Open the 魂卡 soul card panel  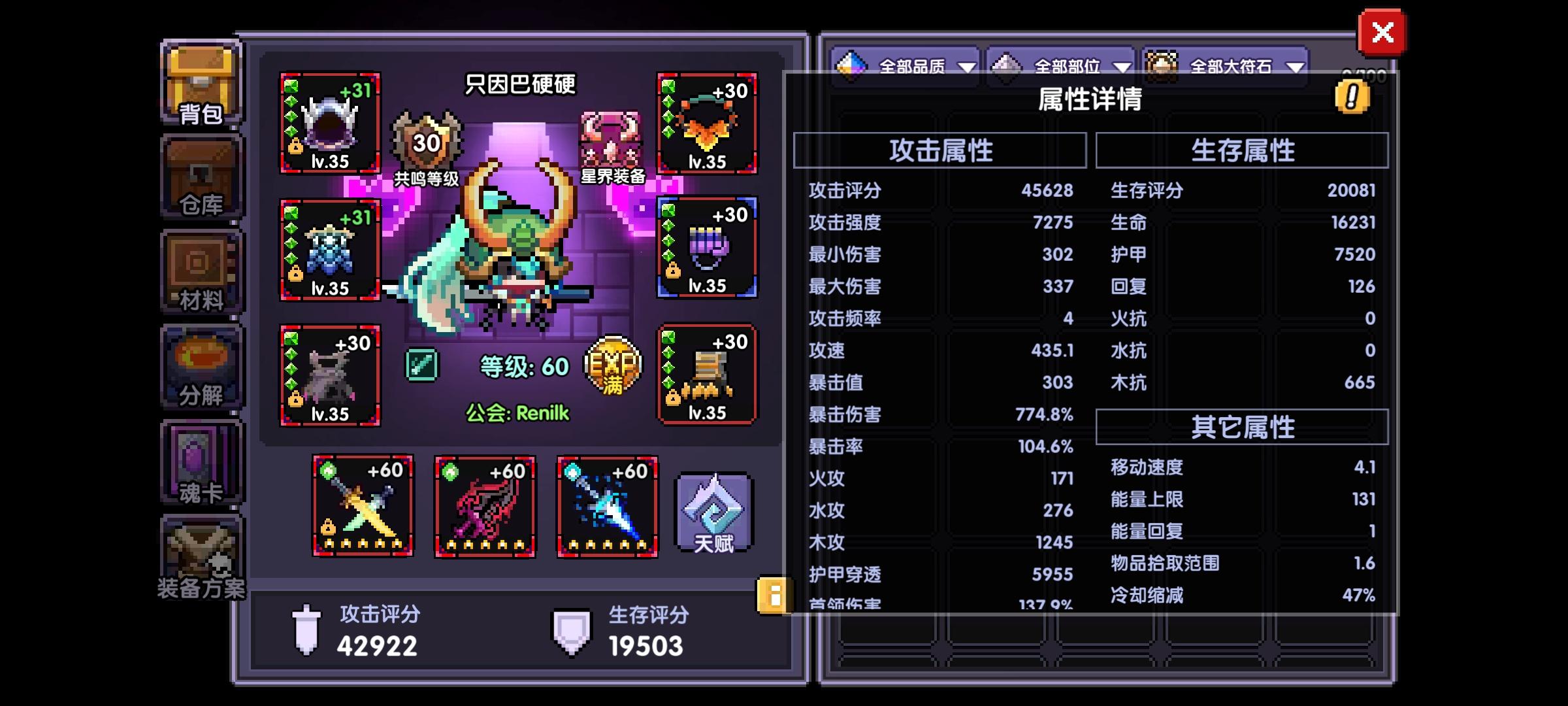click(x=201, y=463)
